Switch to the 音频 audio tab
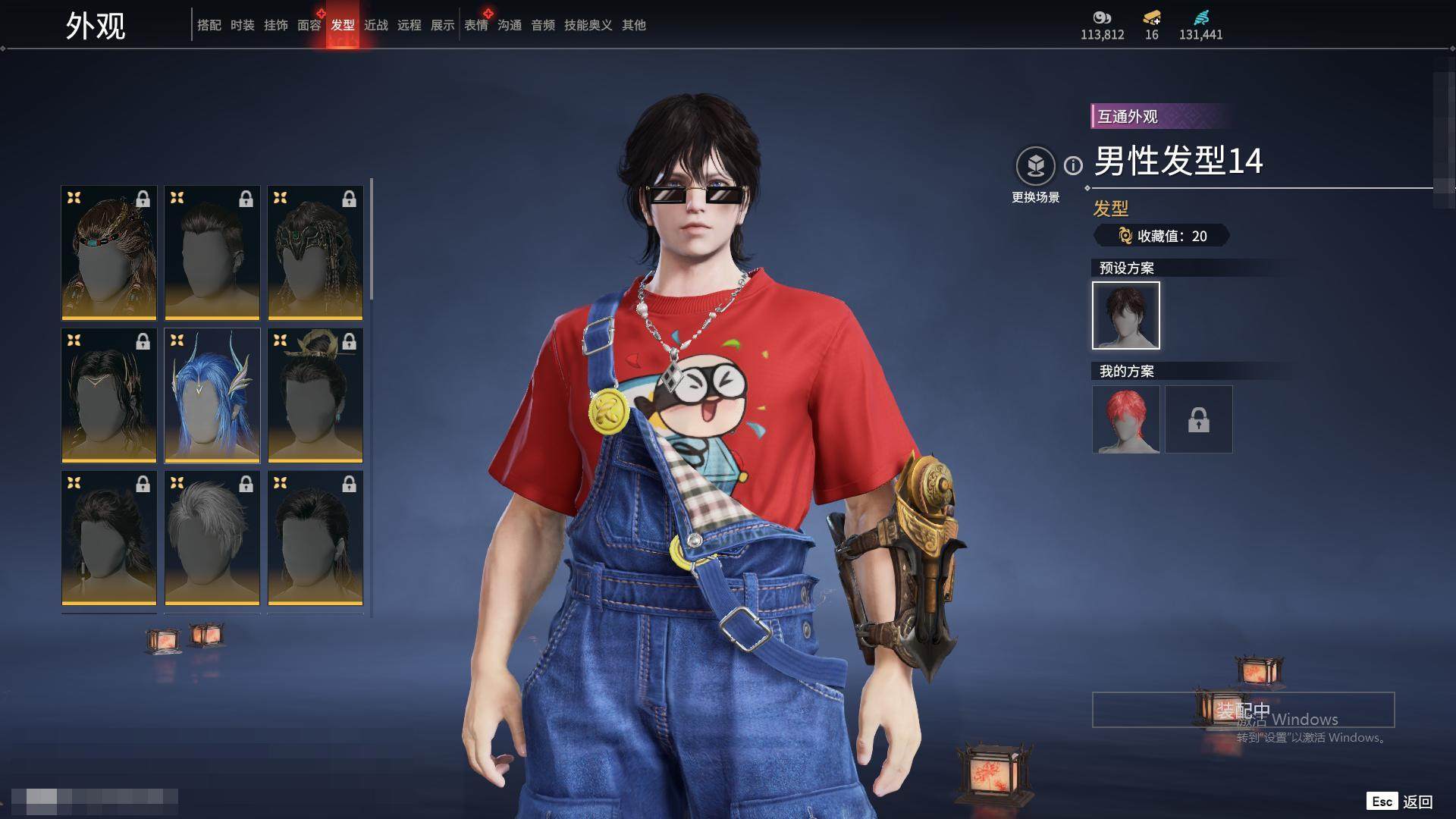 pos(543,25)
